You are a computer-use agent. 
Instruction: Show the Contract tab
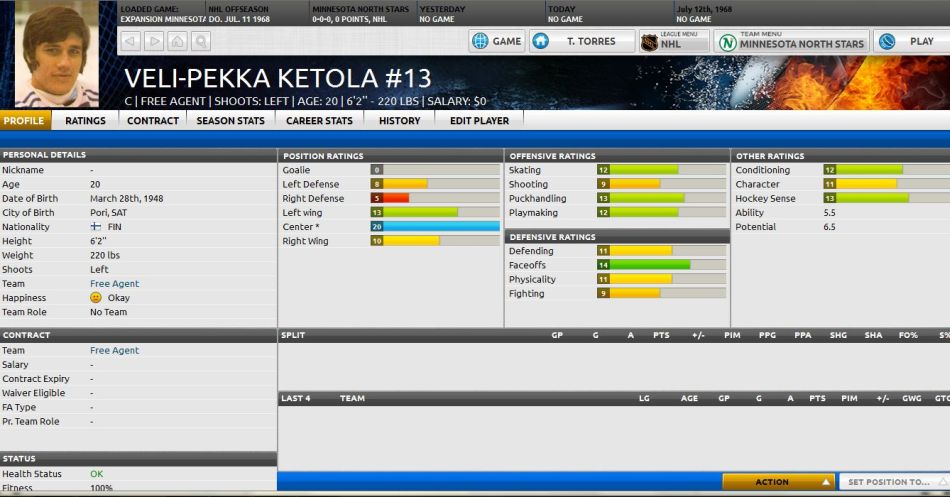coord(153,120)
